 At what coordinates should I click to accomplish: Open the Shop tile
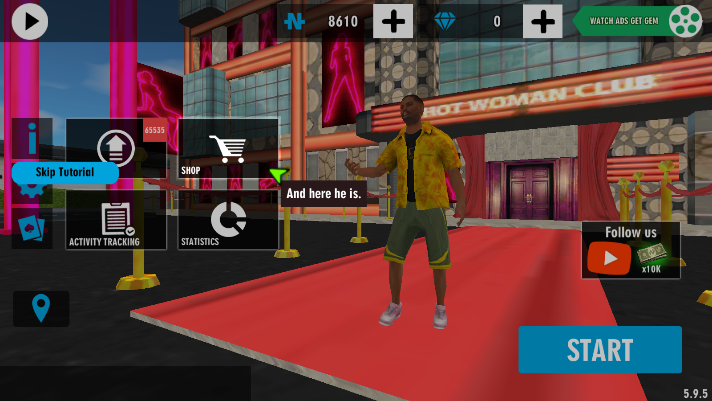pyautogui.click(x=228, y=149)
